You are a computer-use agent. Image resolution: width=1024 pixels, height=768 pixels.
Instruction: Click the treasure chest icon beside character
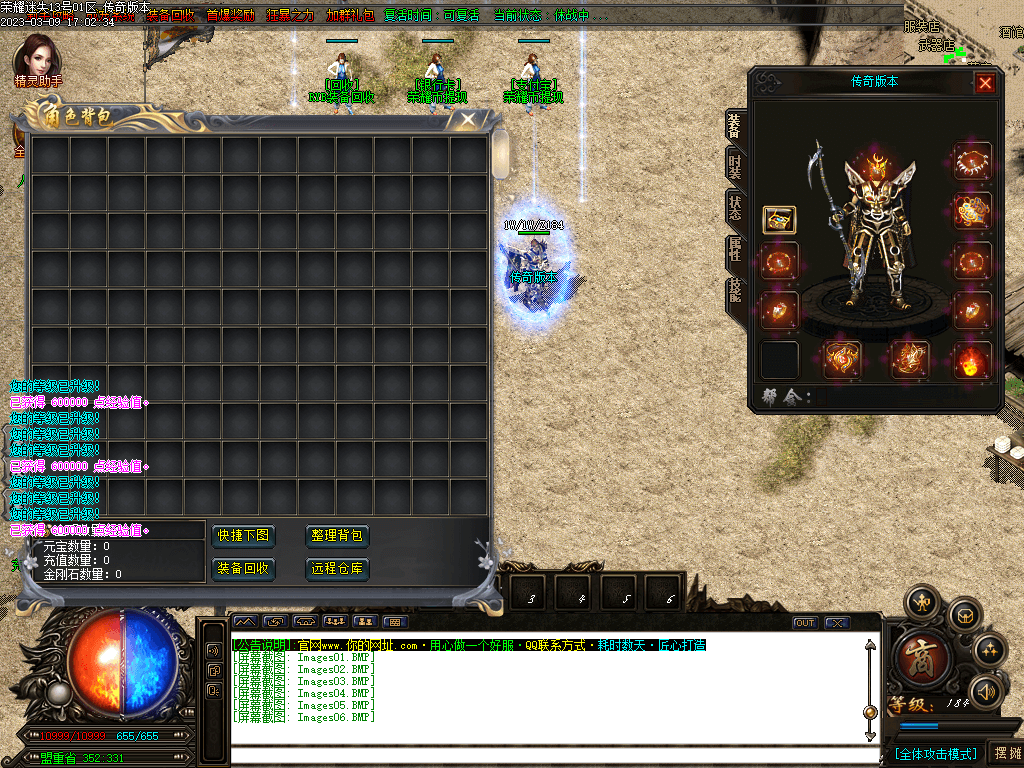click(780, 219)
